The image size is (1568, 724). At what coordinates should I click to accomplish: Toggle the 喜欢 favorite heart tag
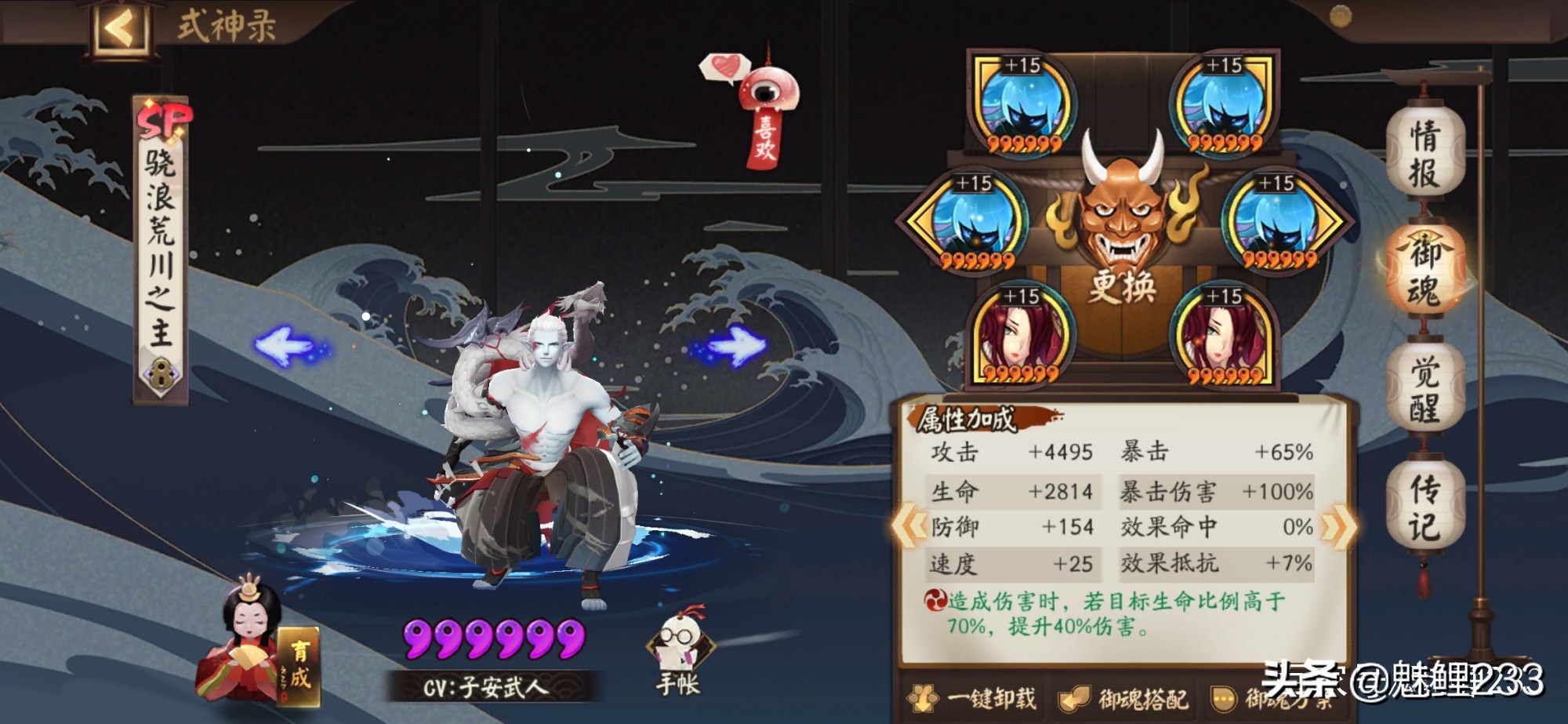point(766,106)
